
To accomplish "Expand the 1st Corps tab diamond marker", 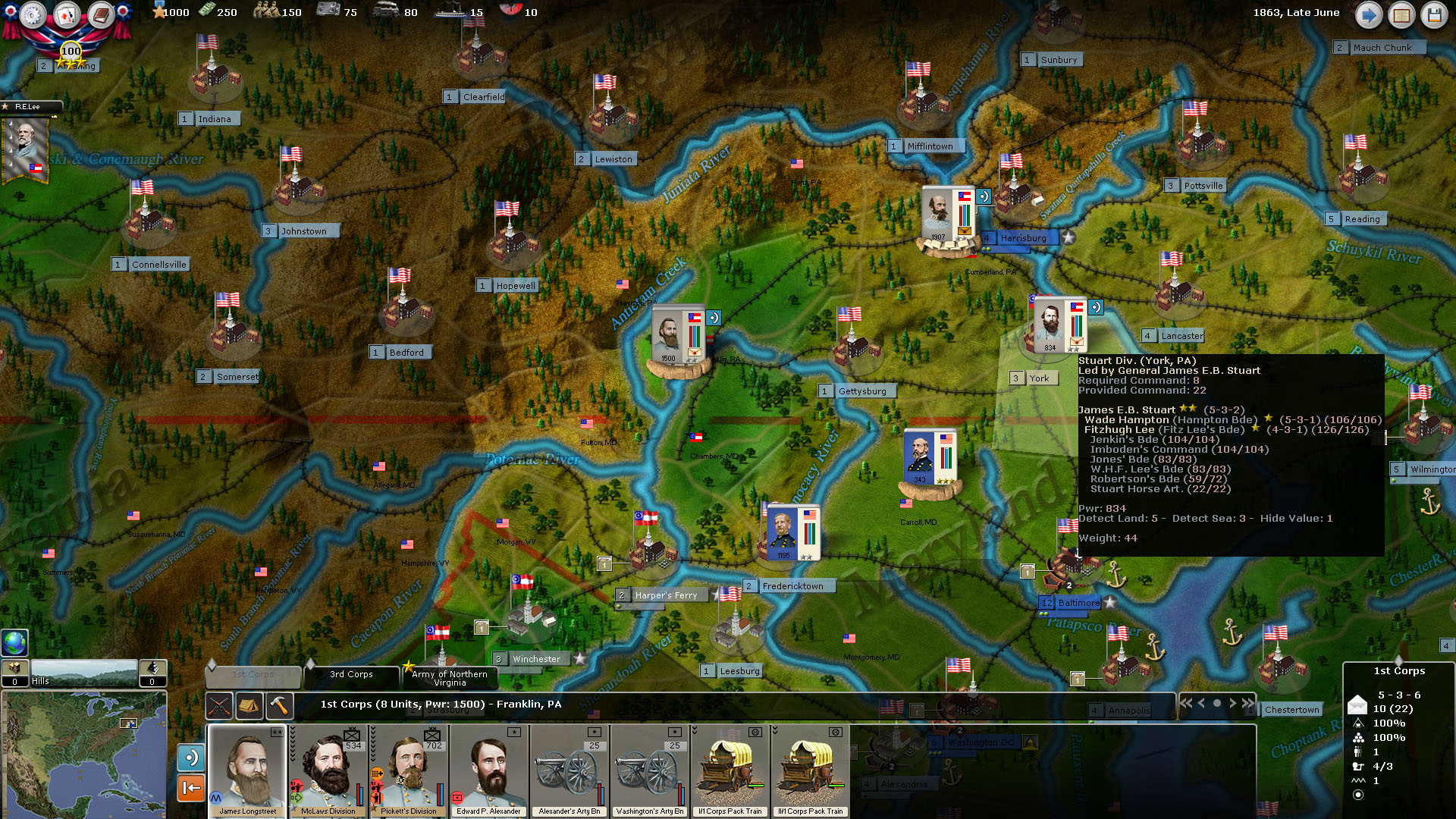I will point(212,664).
